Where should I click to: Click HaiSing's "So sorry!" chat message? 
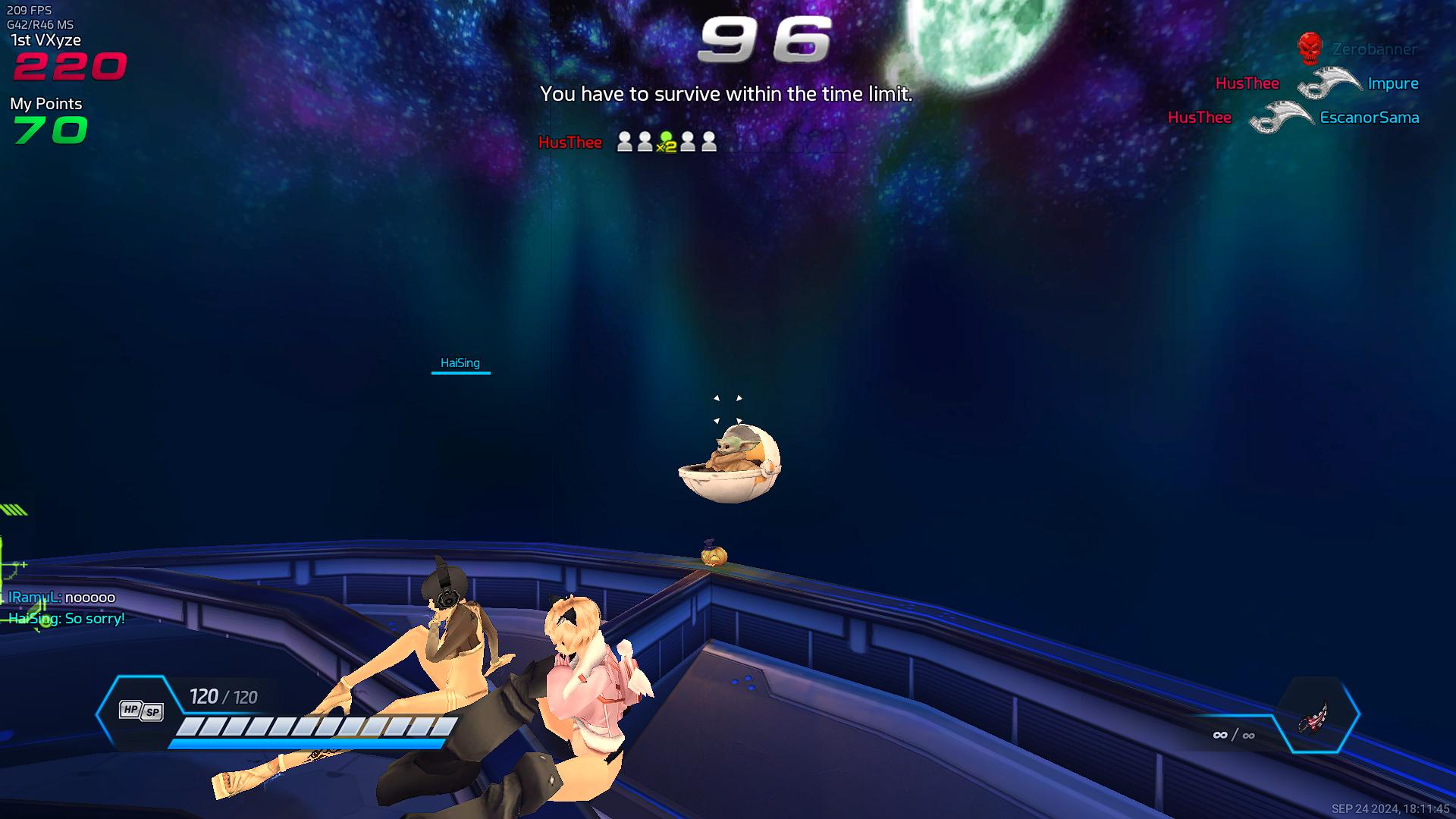pyautogui.click(x=67, y=619)
